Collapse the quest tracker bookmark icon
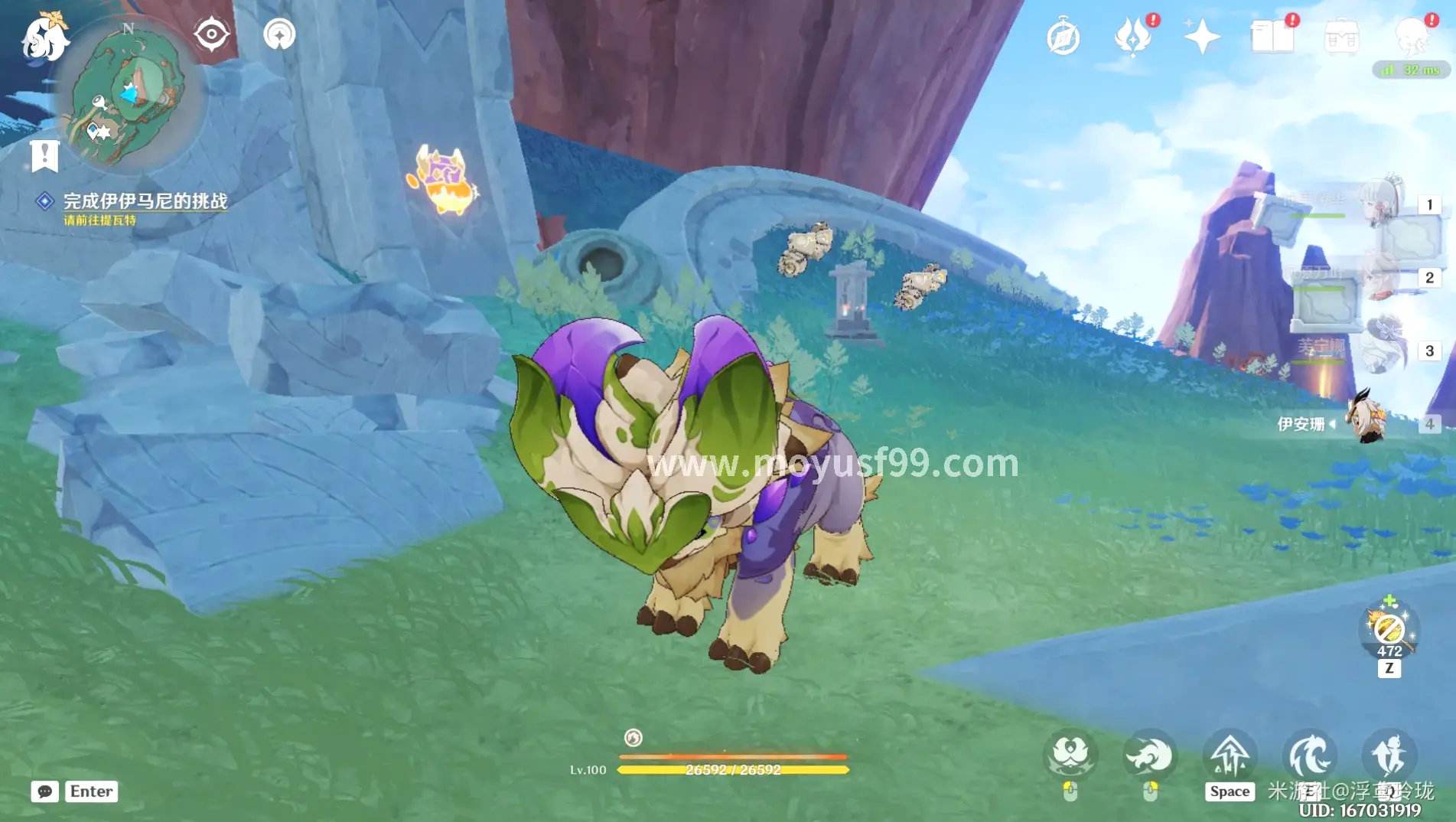Image resolution: width=1456 pixels, height=822 pixels. [x=46, y=155]
